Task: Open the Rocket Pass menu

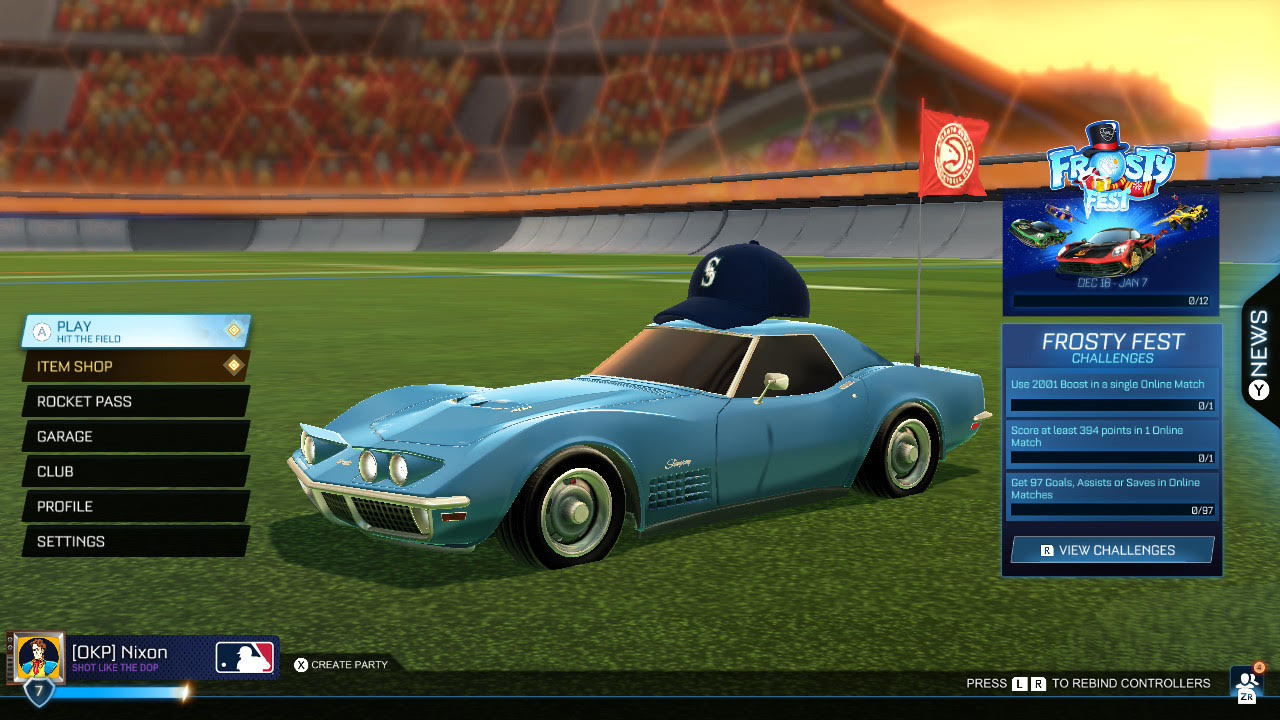Action: click(135, 401)
